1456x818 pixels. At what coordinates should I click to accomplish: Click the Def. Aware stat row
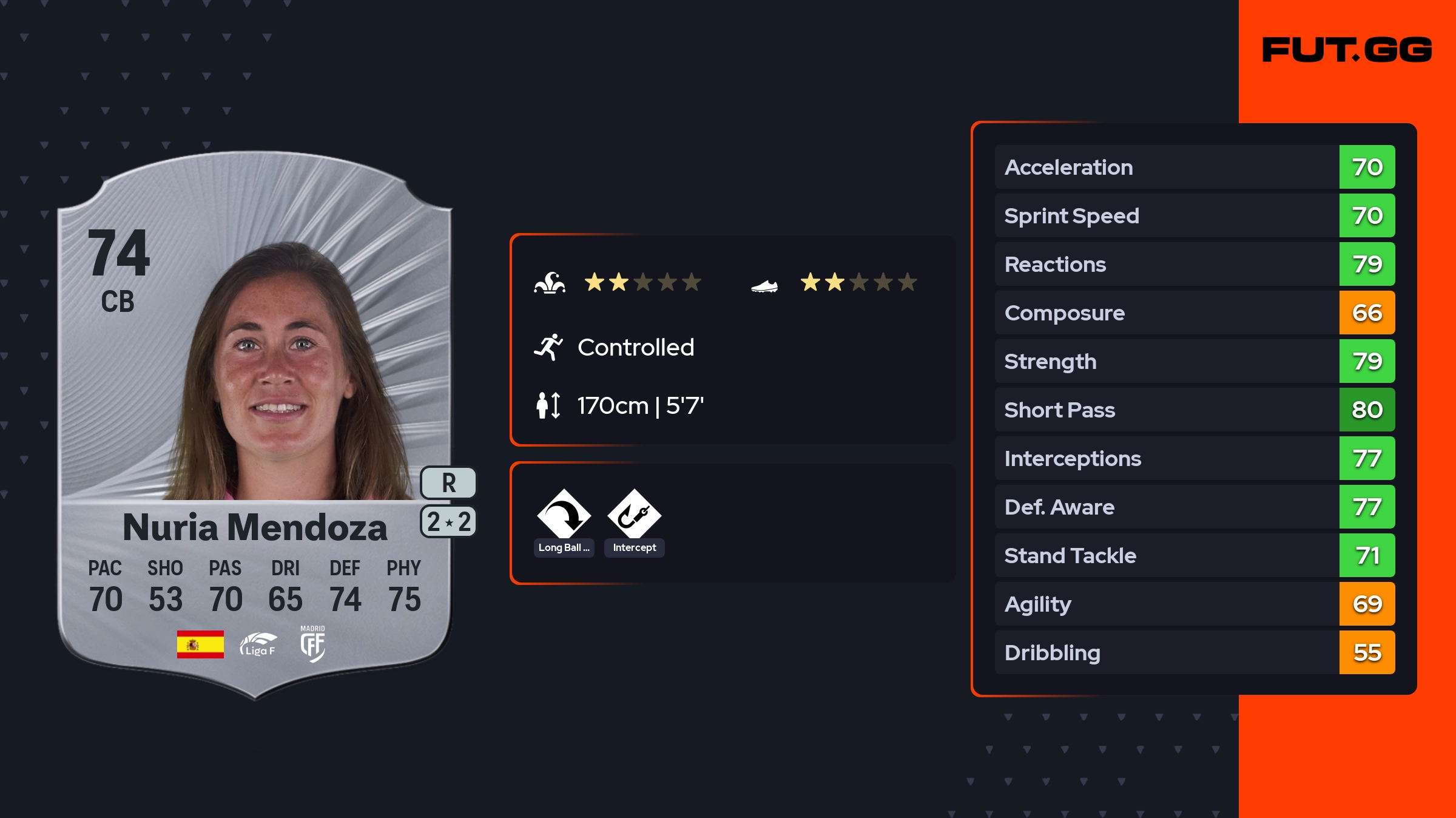click(1194, 507)
